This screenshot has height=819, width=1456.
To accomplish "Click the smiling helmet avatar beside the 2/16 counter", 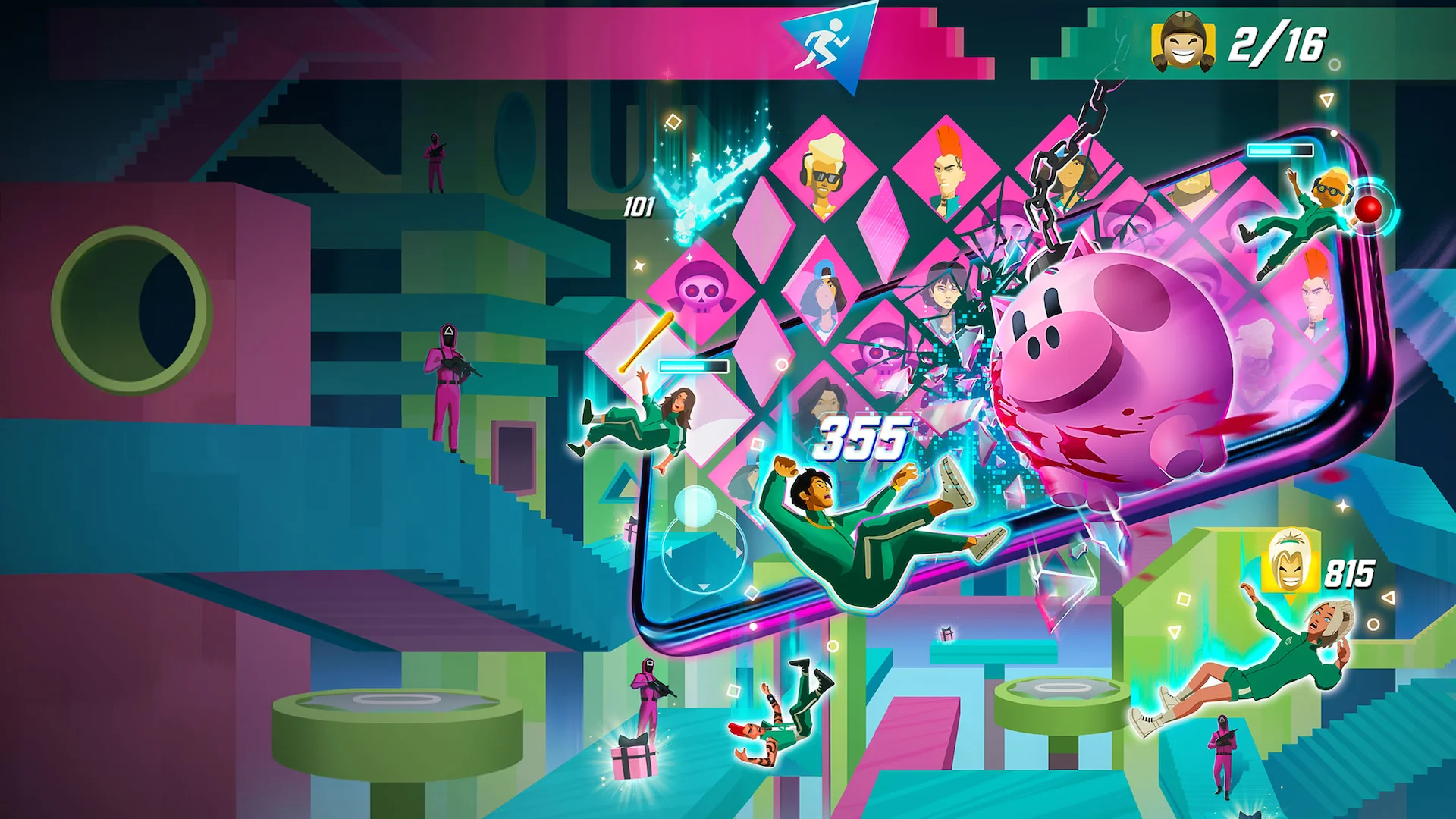I will [1185, 42].
